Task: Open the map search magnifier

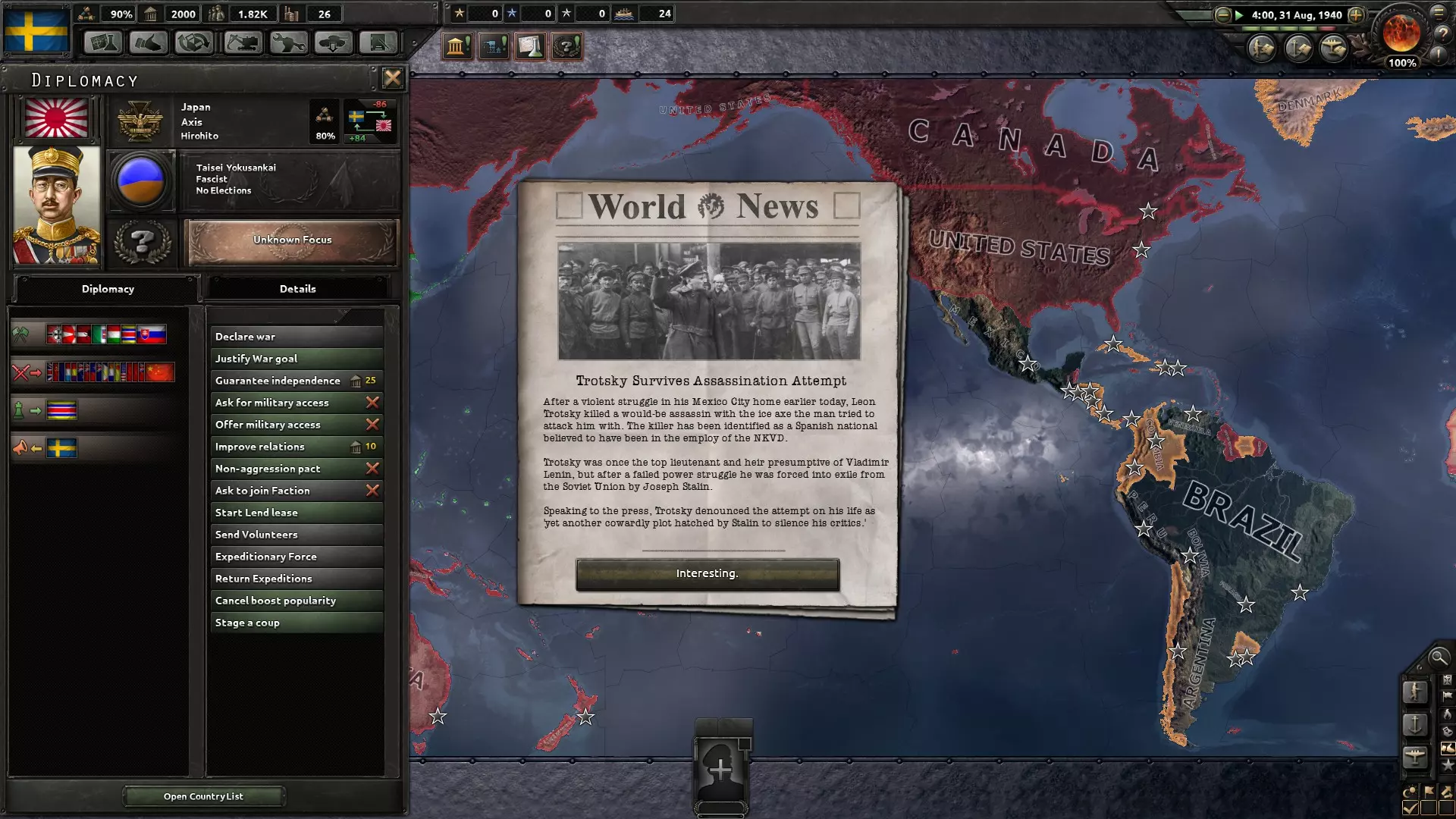Action: point(1438,657)
